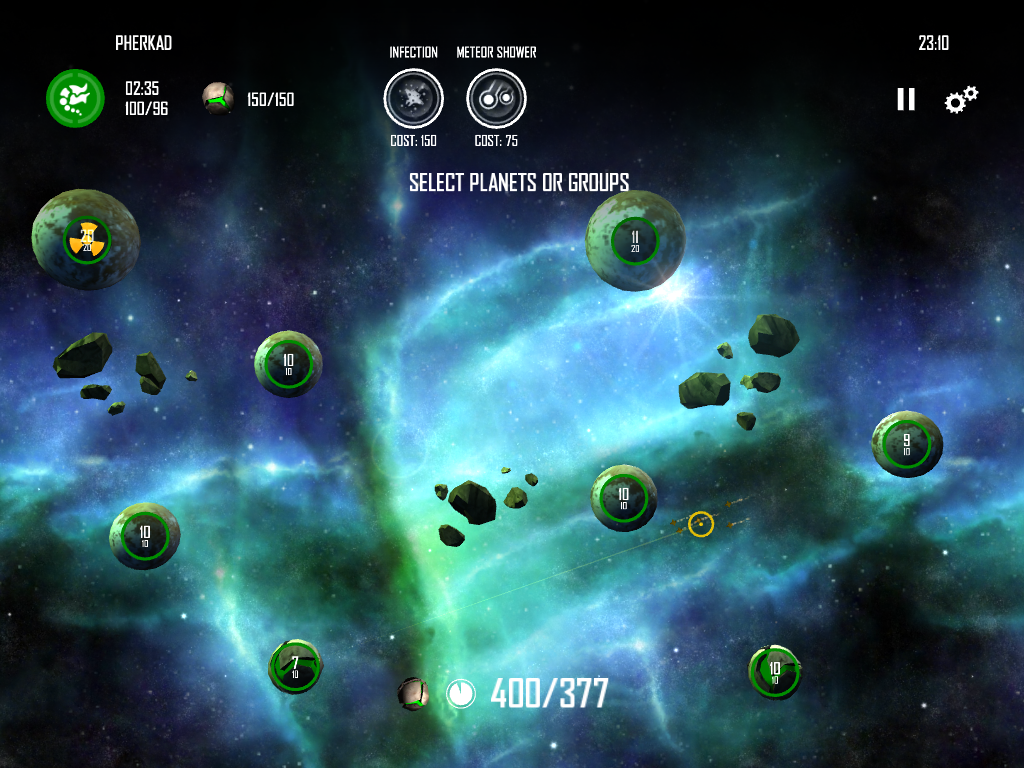Pause the game

tap(906, 99)
